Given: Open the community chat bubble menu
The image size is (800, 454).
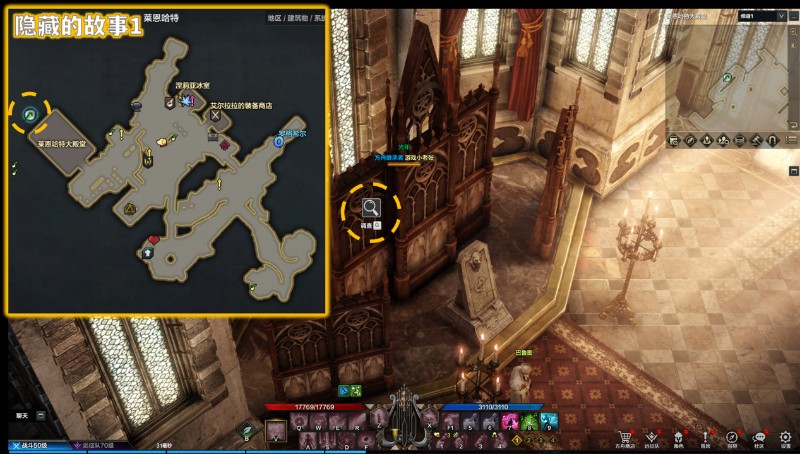Looking at the screenshot, I should pyautogui.click(x=759, y=438).
